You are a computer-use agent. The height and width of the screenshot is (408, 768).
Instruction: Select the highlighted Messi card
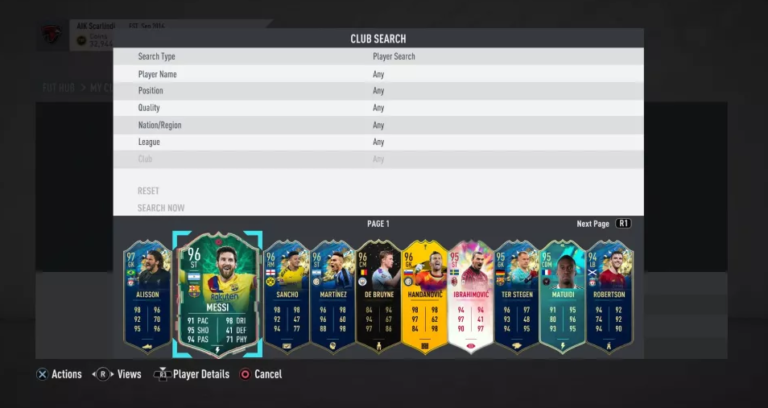click(217, 295)
